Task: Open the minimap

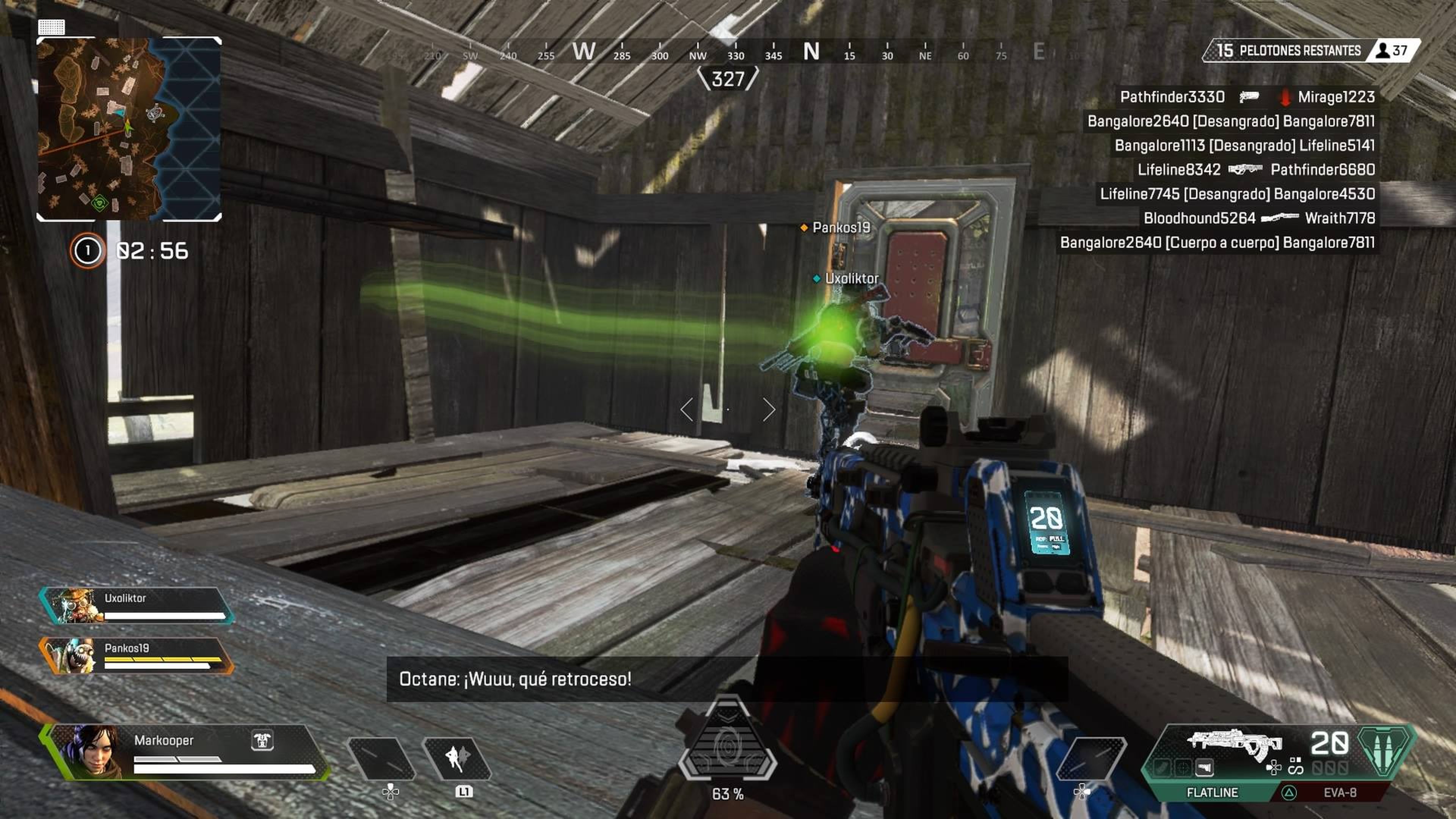Action: click(129, 129)
